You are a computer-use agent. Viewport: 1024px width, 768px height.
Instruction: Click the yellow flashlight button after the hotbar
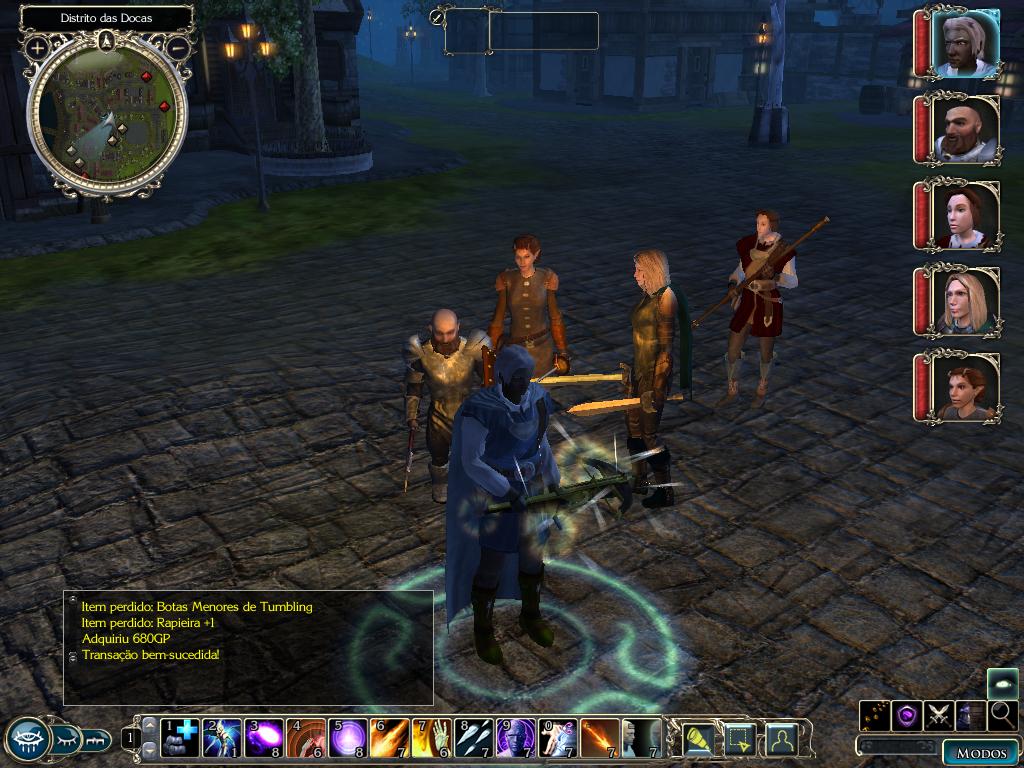(698, 739)
